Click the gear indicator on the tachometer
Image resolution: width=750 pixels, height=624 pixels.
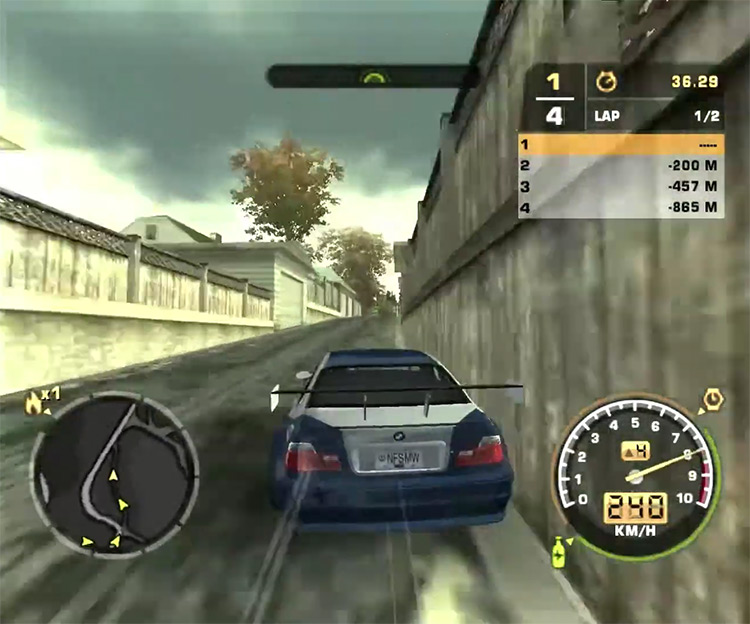pyautogui.click(x=634, y=451)
